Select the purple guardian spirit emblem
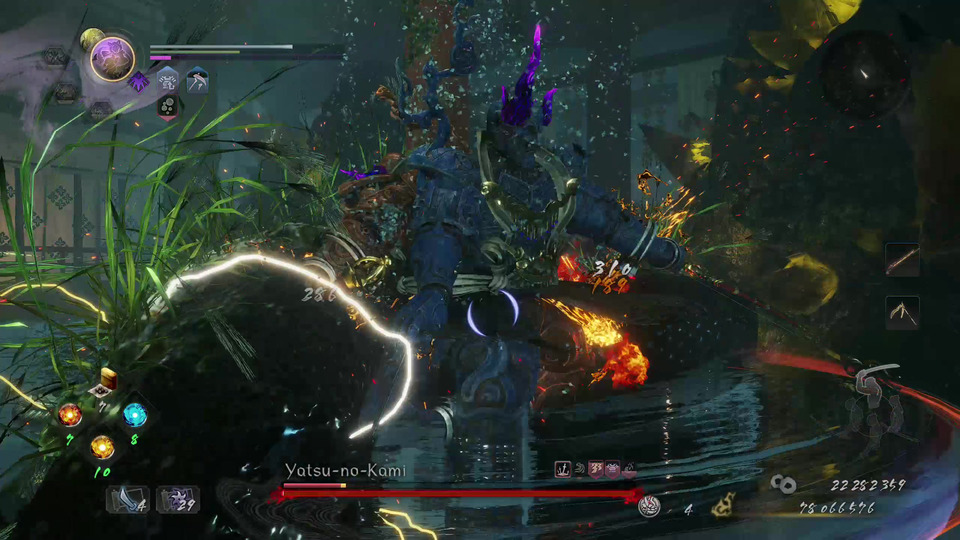This screenshot has height=540, width=960. pos(112,58)
